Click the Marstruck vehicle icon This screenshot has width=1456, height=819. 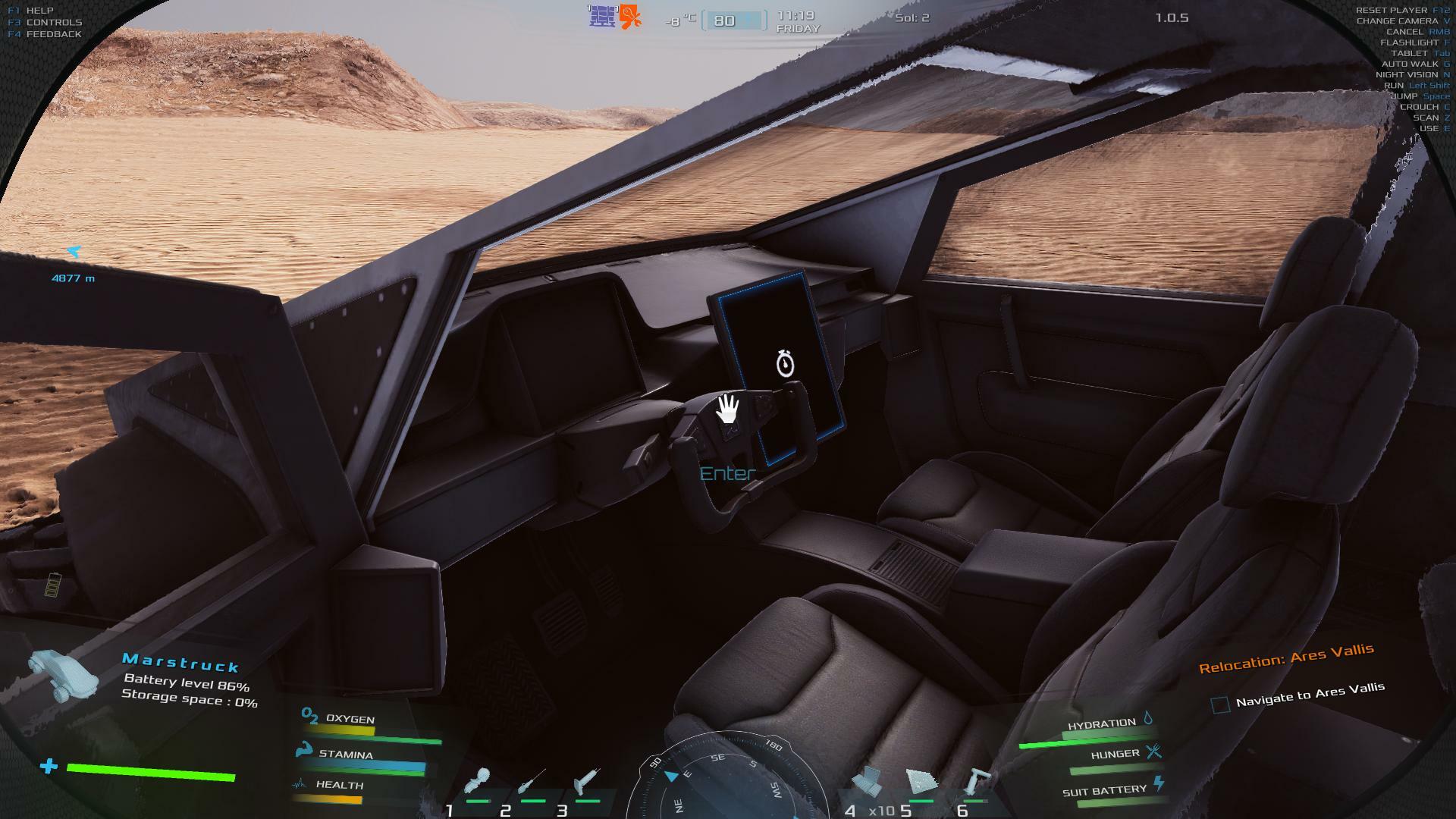click(64, 675)
